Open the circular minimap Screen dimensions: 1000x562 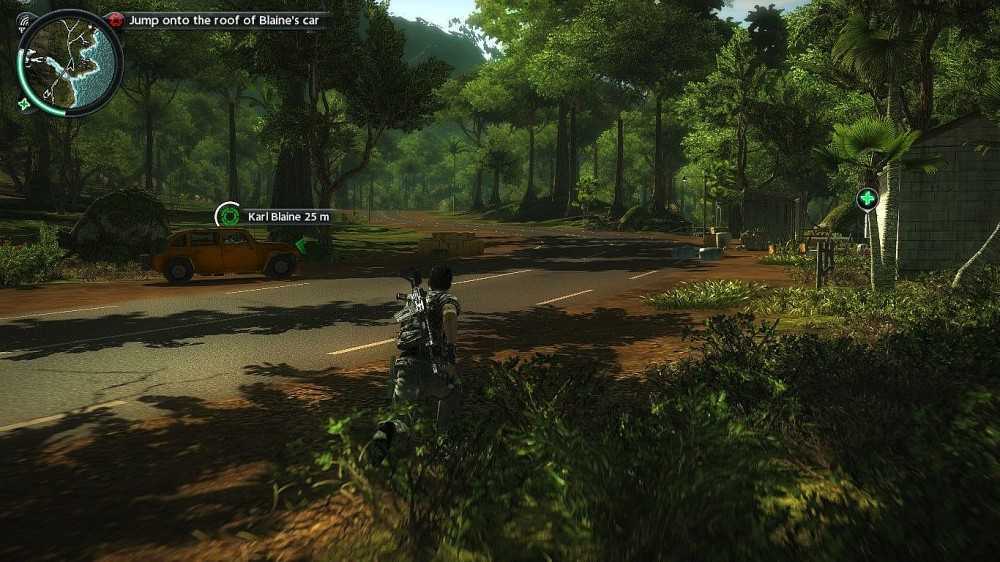(x=69, y=62)
